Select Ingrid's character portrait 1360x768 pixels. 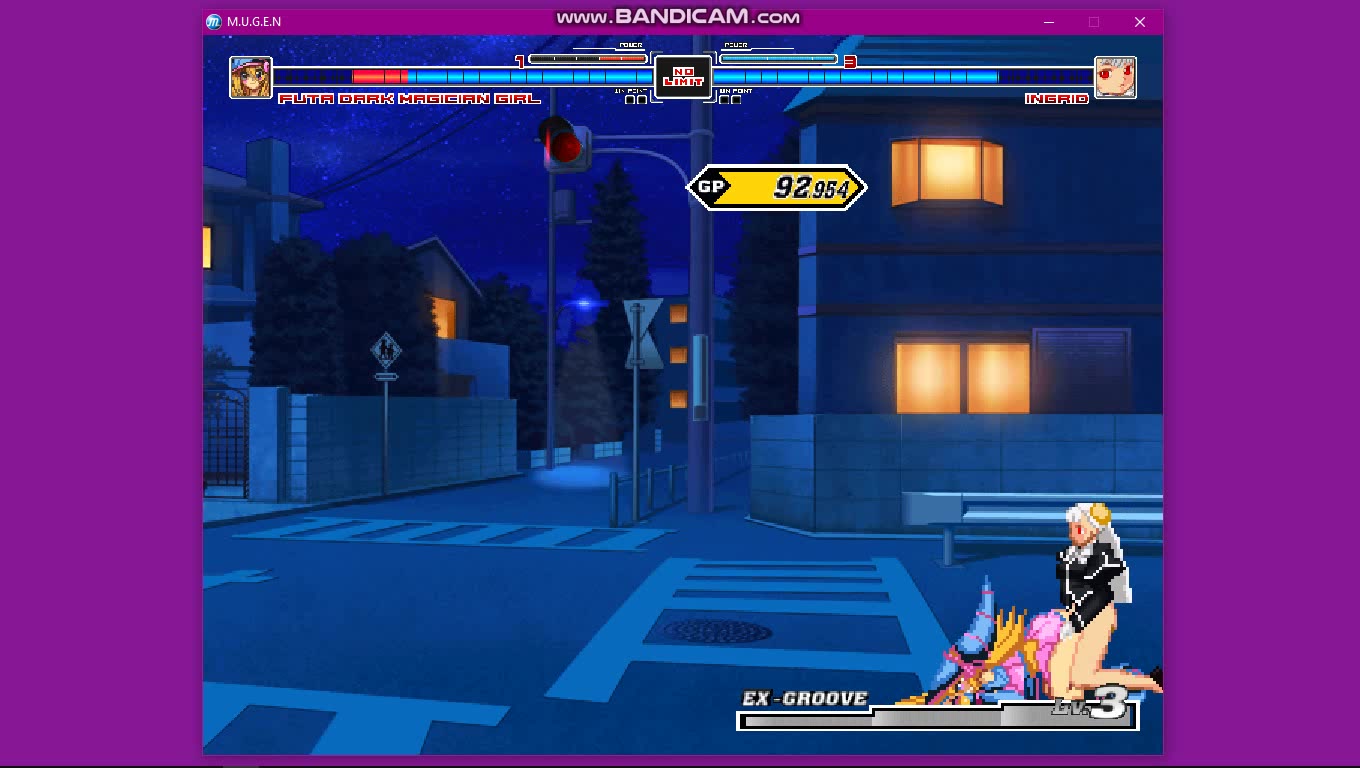point(1115,77)
